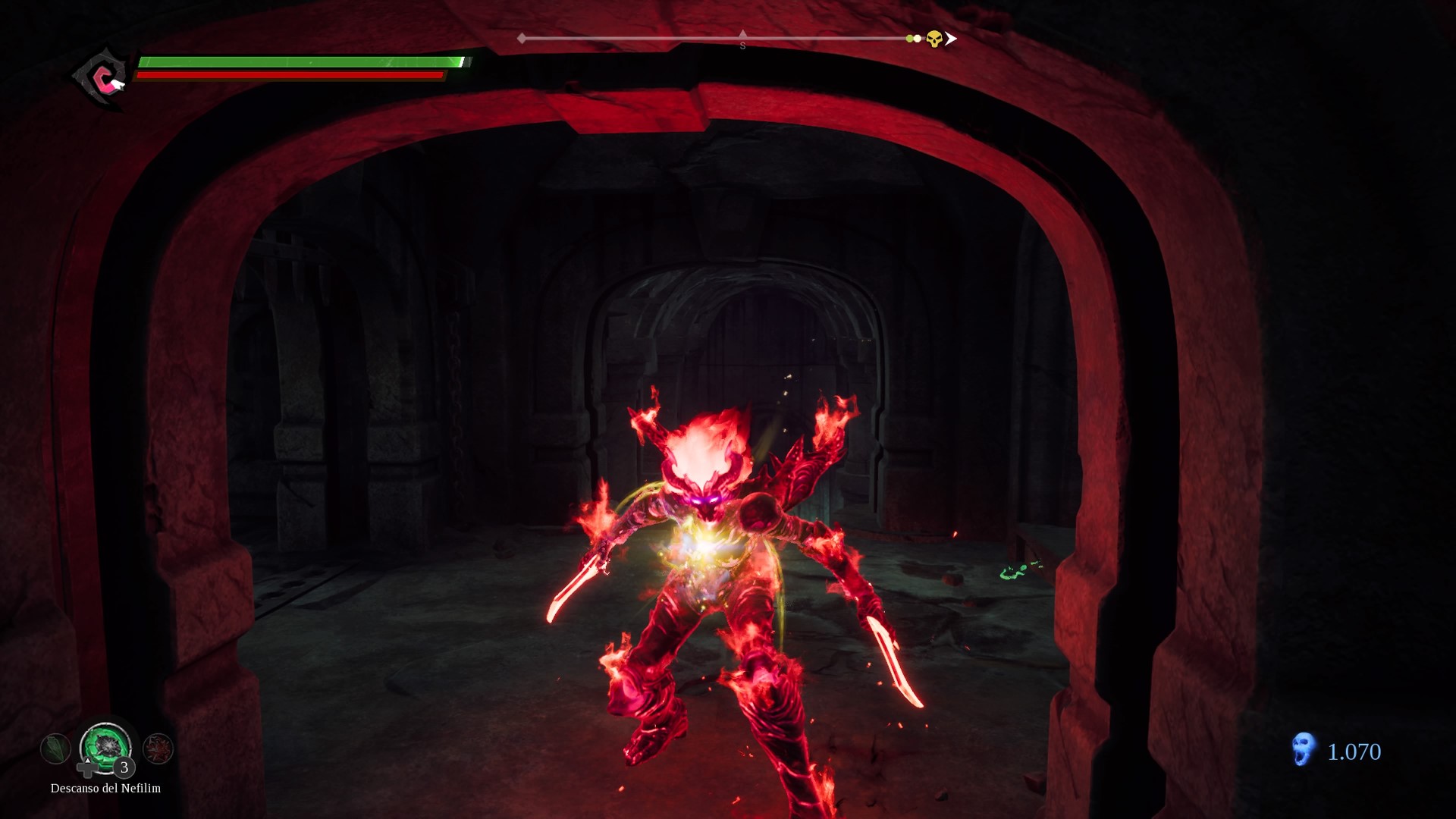Click the south indicator on the compass bar
The image size is (1456, 819).
[742, 41]
